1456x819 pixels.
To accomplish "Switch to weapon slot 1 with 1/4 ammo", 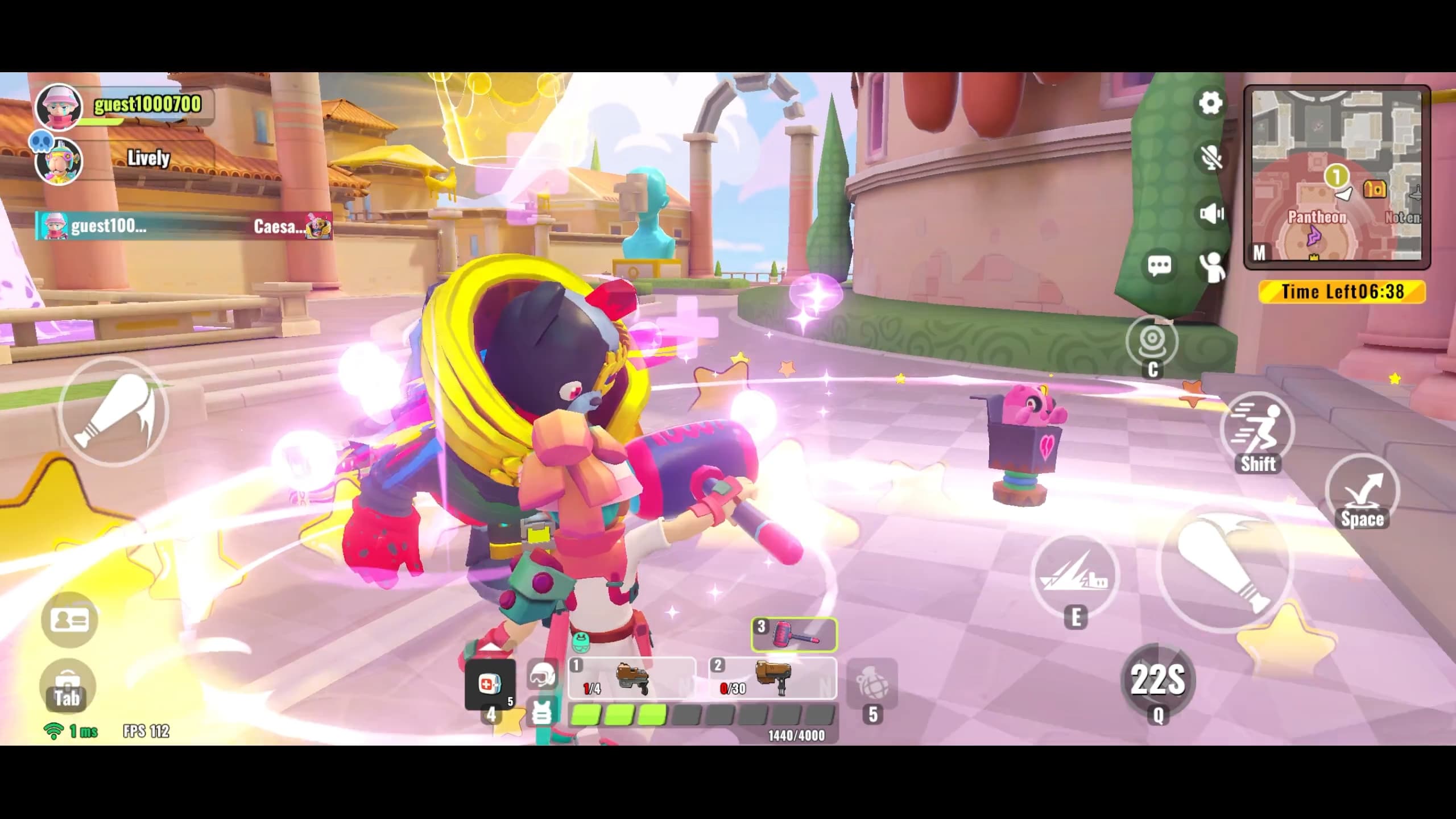I will tap(632, 678).
